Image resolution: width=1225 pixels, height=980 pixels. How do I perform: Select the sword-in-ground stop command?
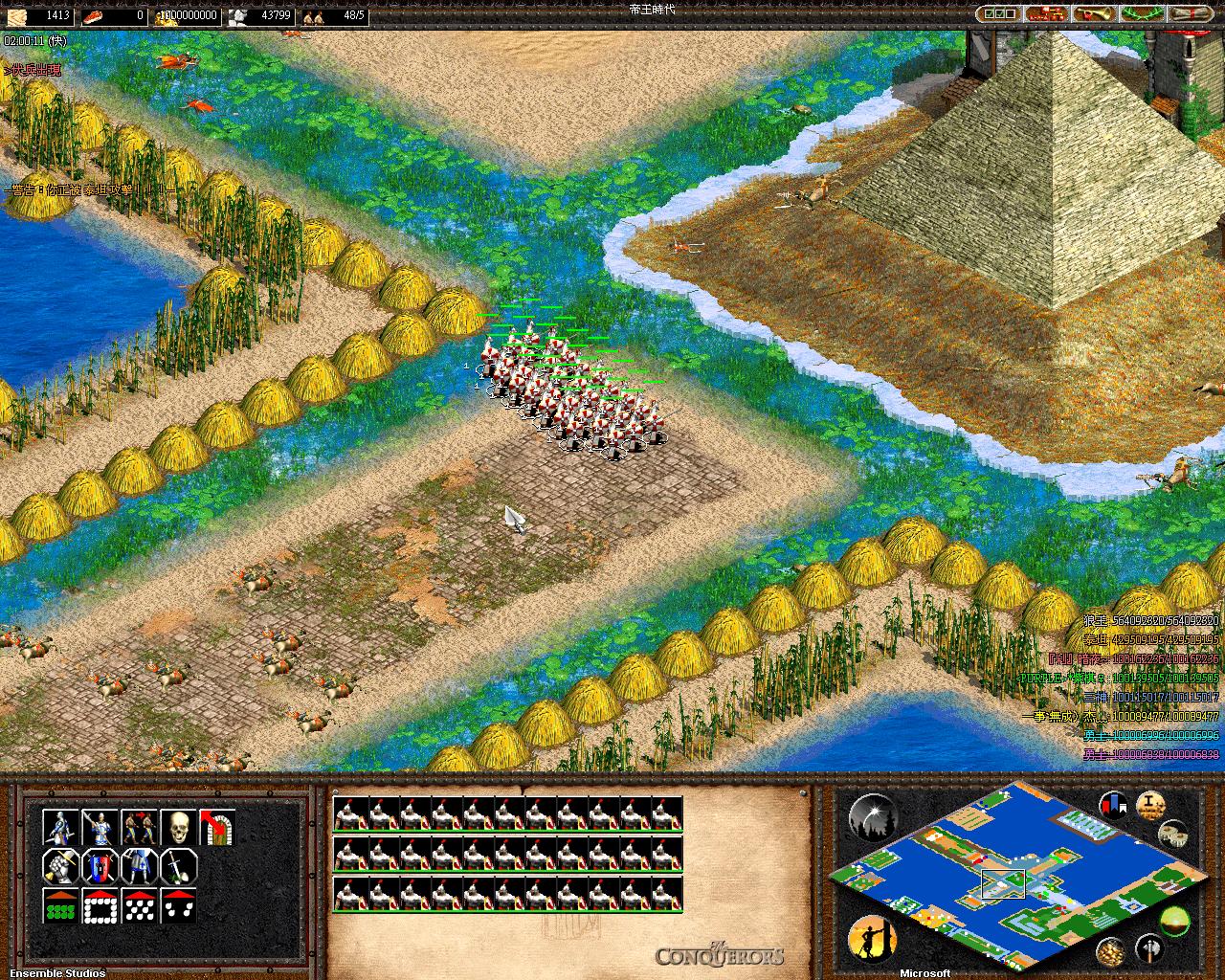(x=178, y=866)
